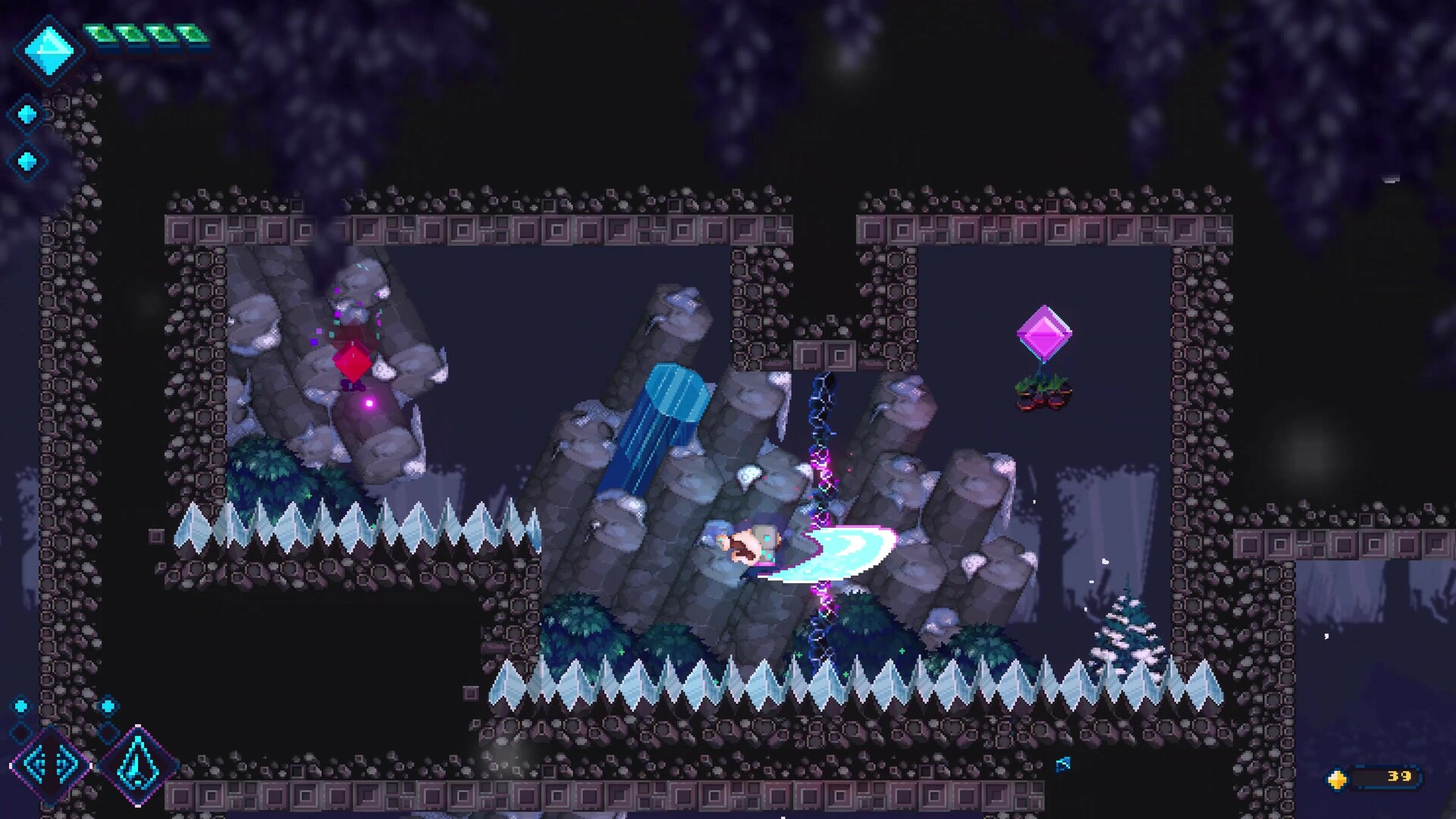Click the small blue crystal below the health emblem
1456x819 pixels.
(27, 112)
